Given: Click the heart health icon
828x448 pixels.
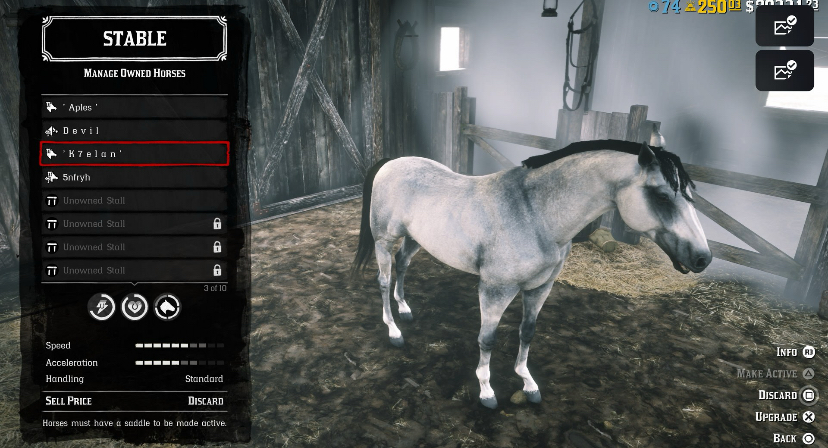Looking at the screenshot, I should (x=135, y=307).
